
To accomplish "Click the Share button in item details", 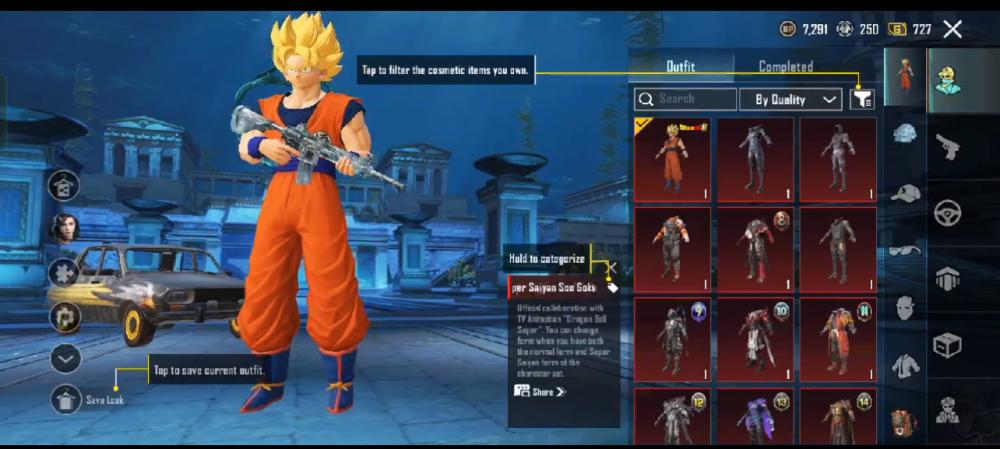I will 541,391.
